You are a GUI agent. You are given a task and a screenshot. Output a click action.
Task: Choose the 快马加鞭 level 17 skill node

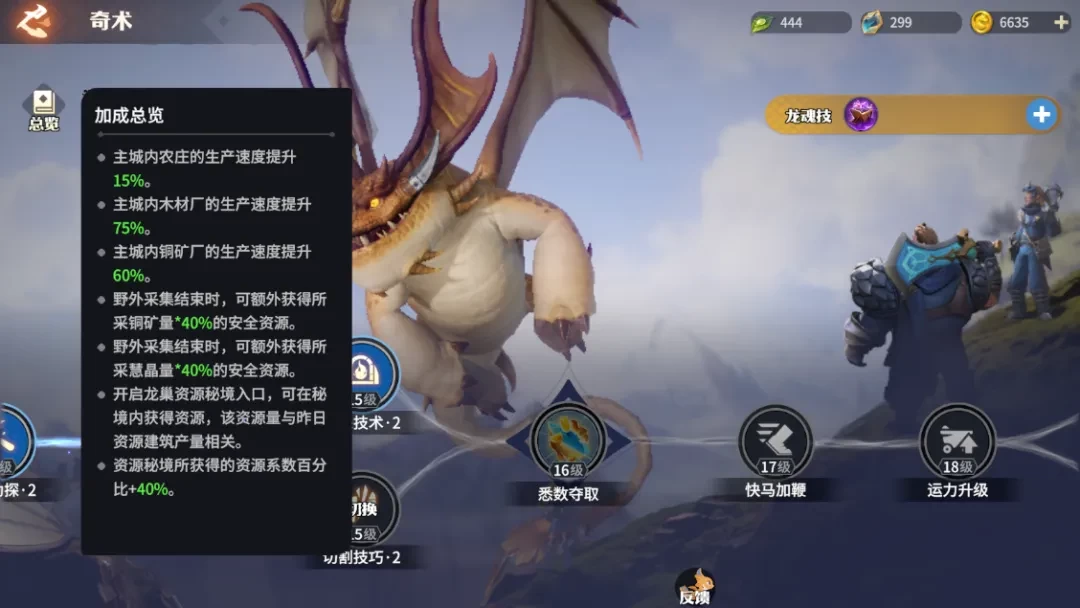[775, 441]
